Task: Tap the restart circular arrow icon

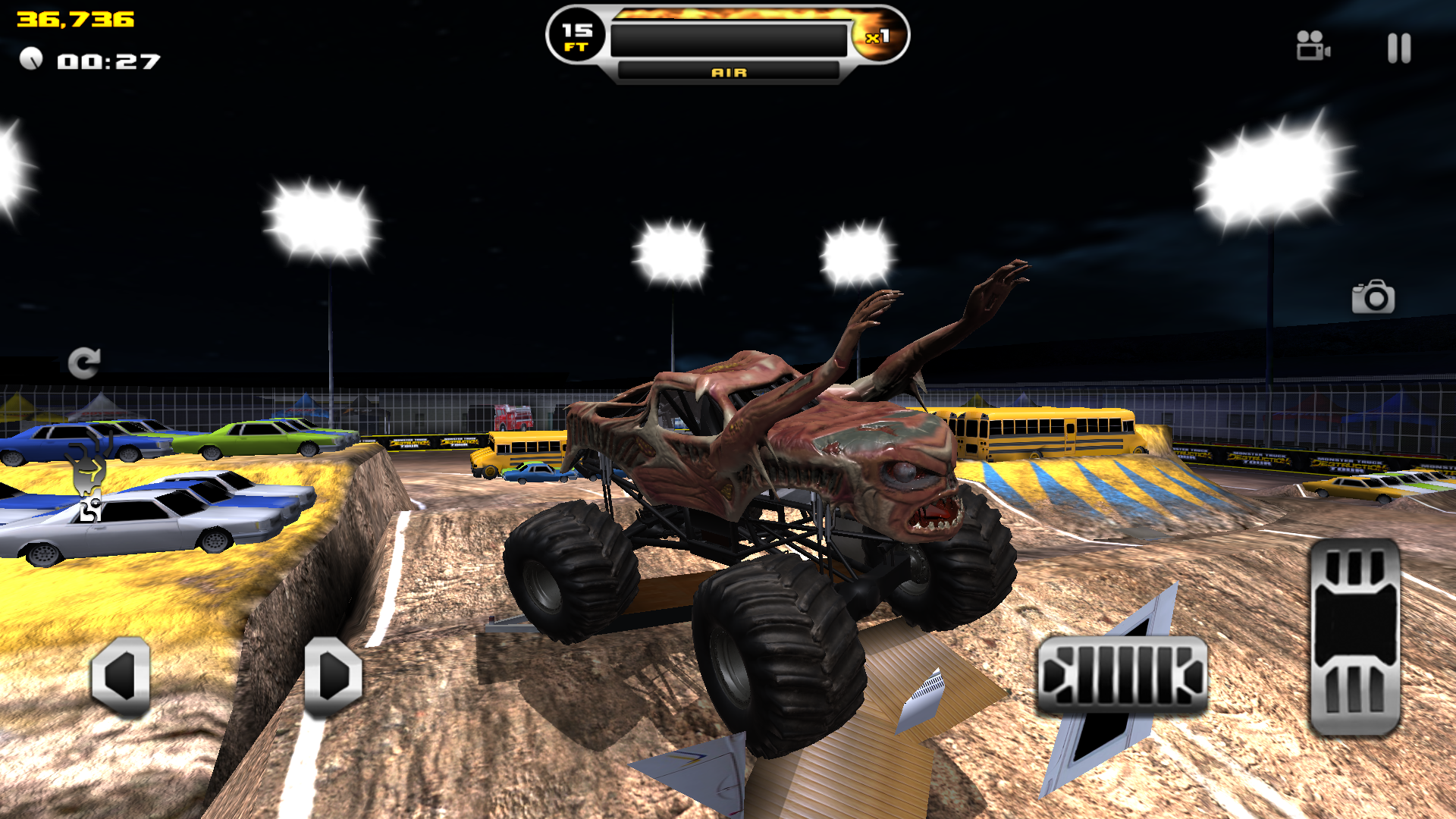Action: click(83, 362)
